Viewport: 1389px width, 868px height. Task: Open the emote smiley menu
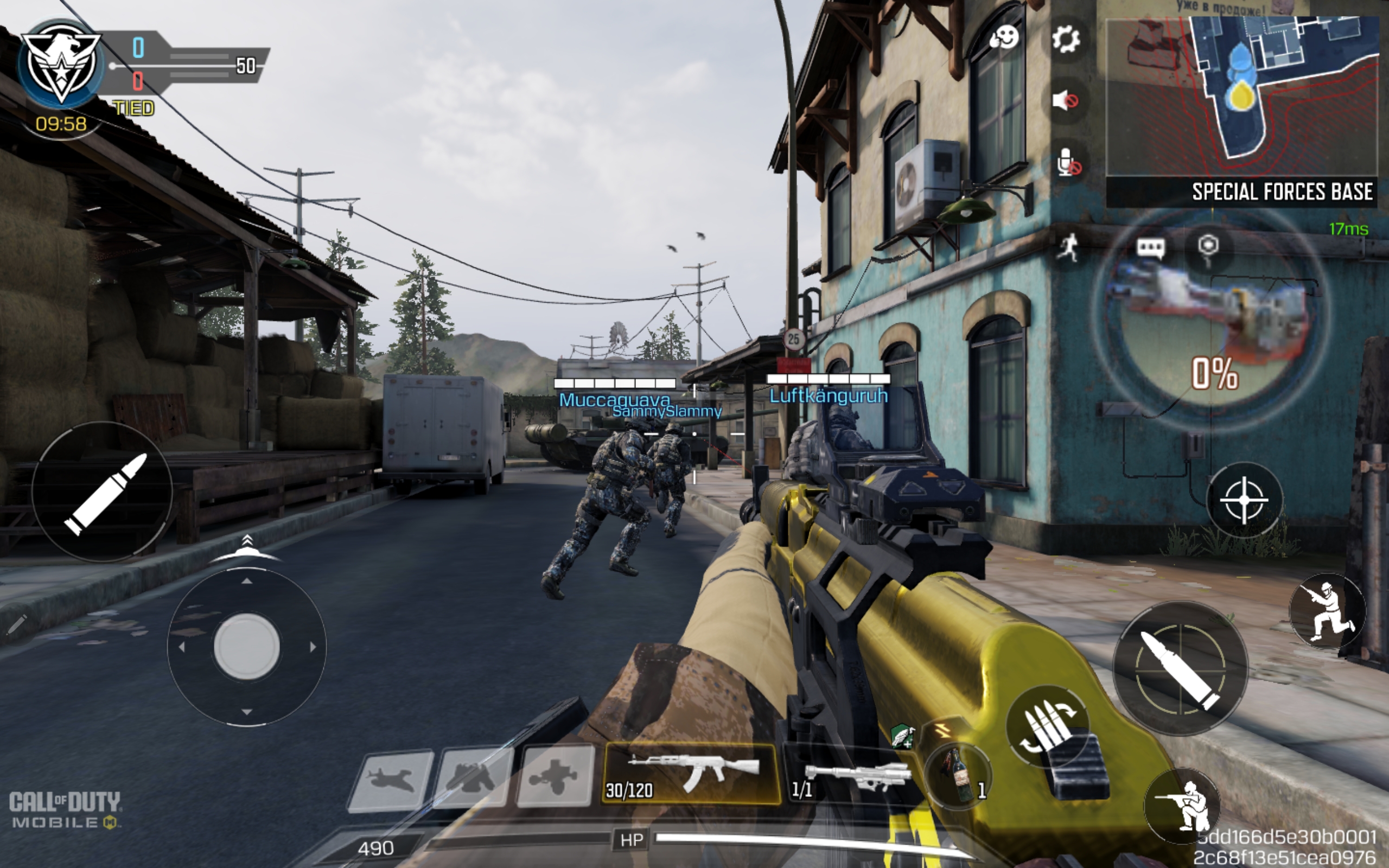[1004, 39]
